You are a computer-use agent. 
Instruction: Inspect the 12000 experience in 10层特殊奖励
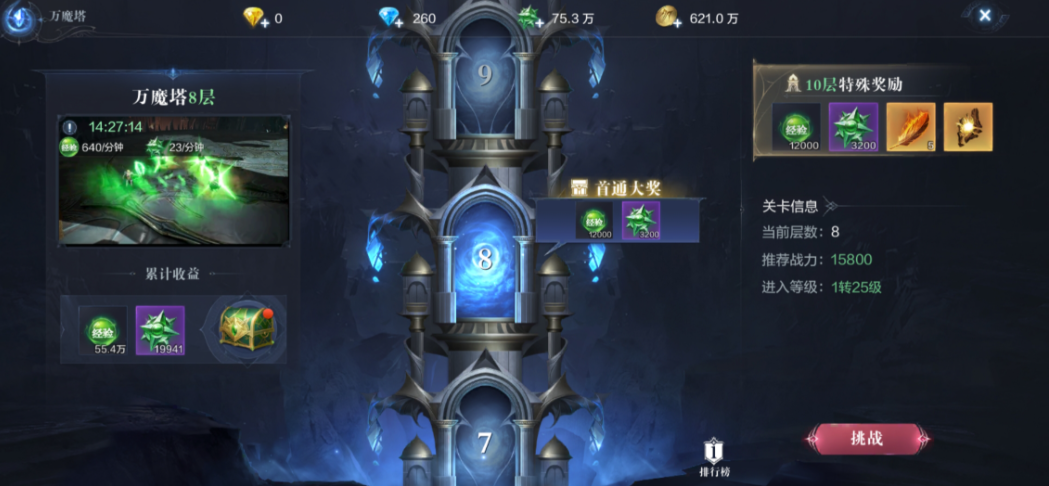tap(796, 127)
